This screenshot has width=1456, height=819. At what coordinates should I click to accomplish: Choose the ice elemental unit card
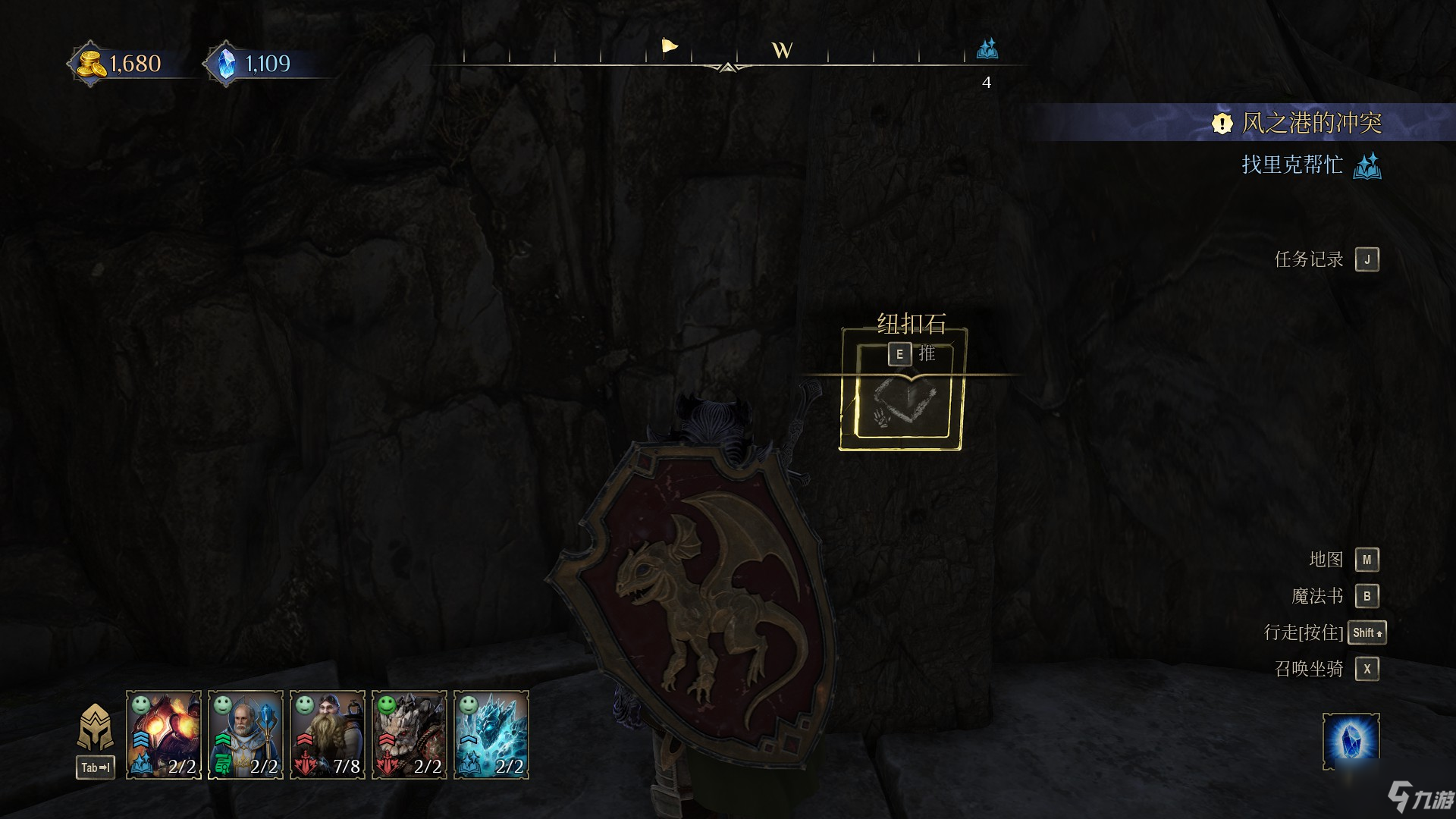491,734
